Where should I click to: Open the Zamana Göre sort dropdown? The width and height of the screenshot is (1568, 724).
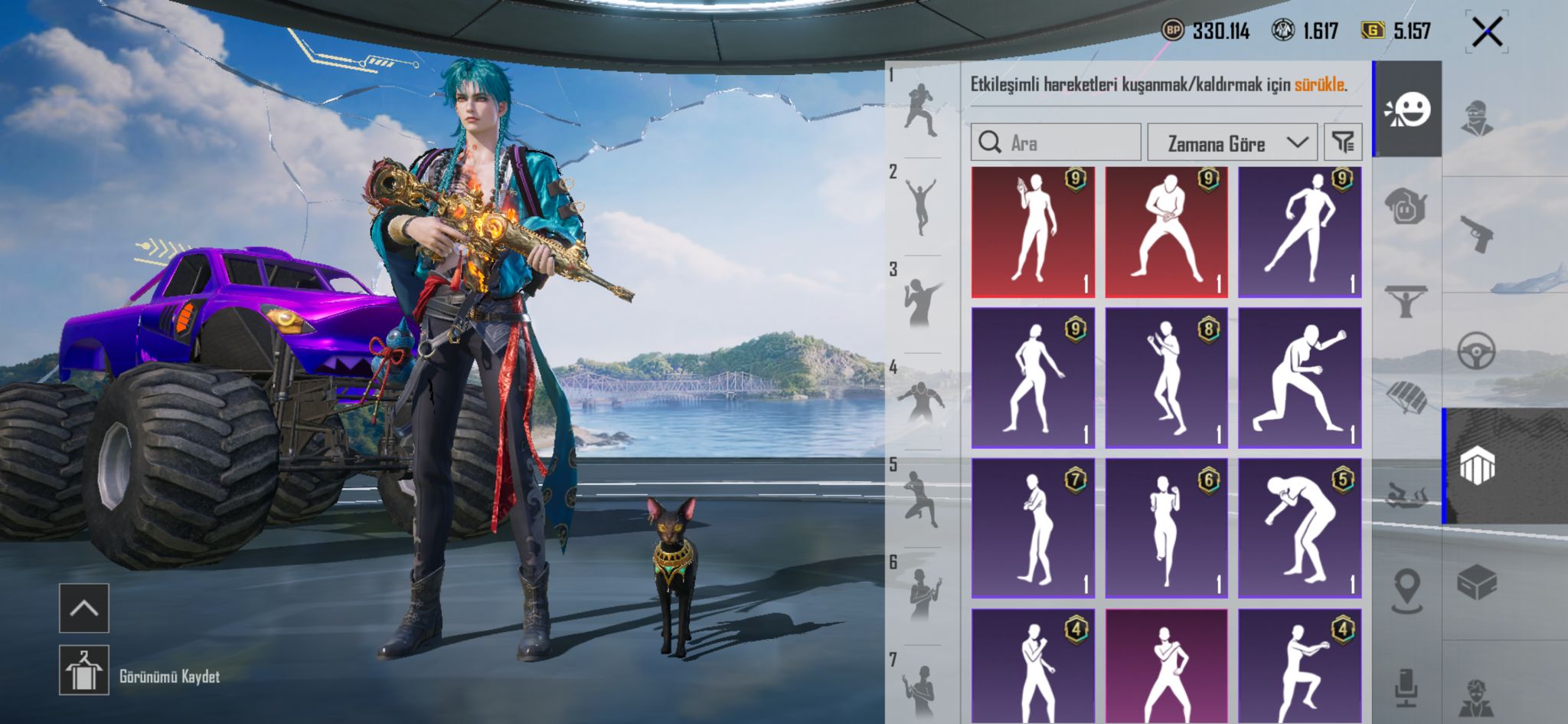1232,143
